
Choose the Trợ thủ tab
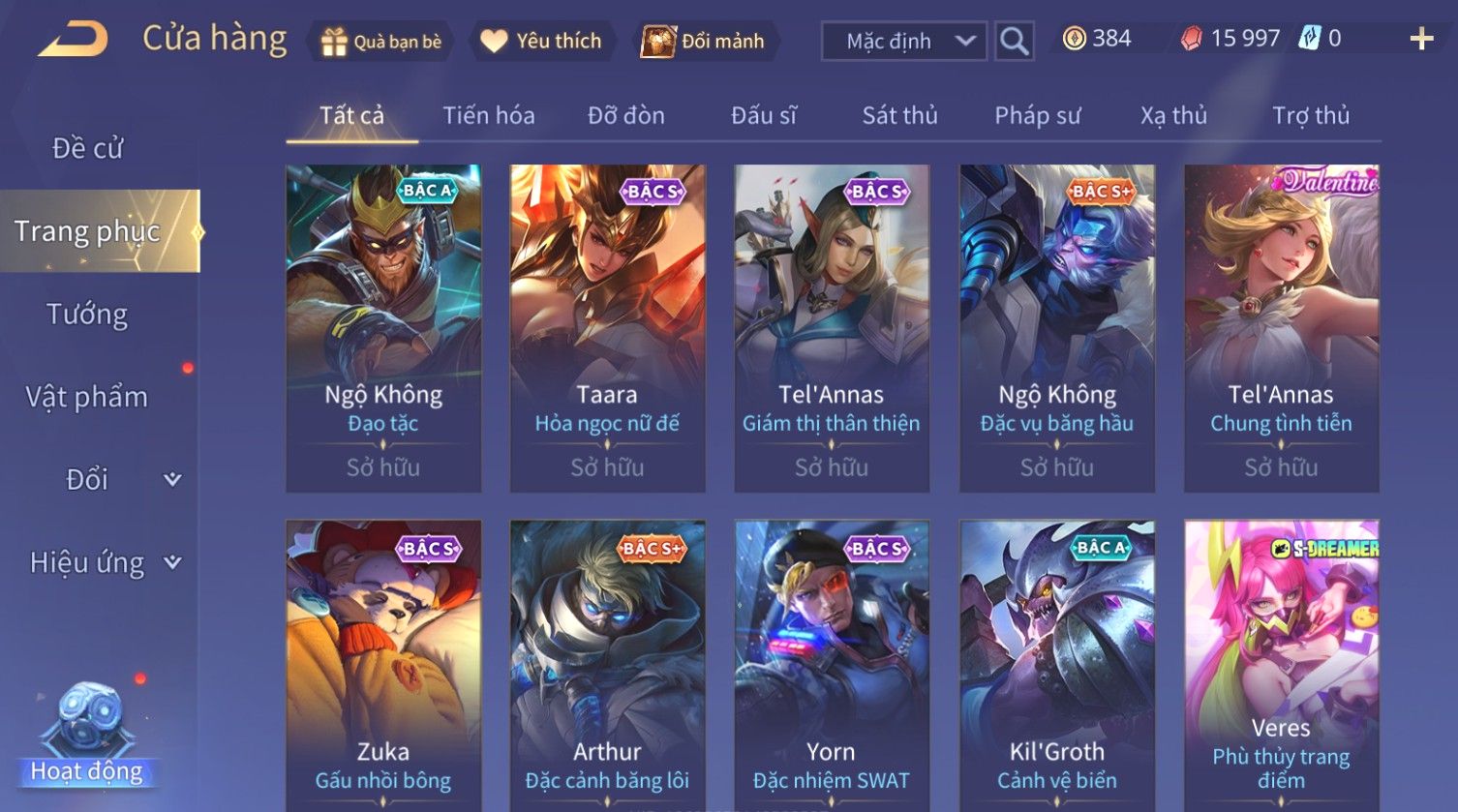click(x=1310, y=116)
